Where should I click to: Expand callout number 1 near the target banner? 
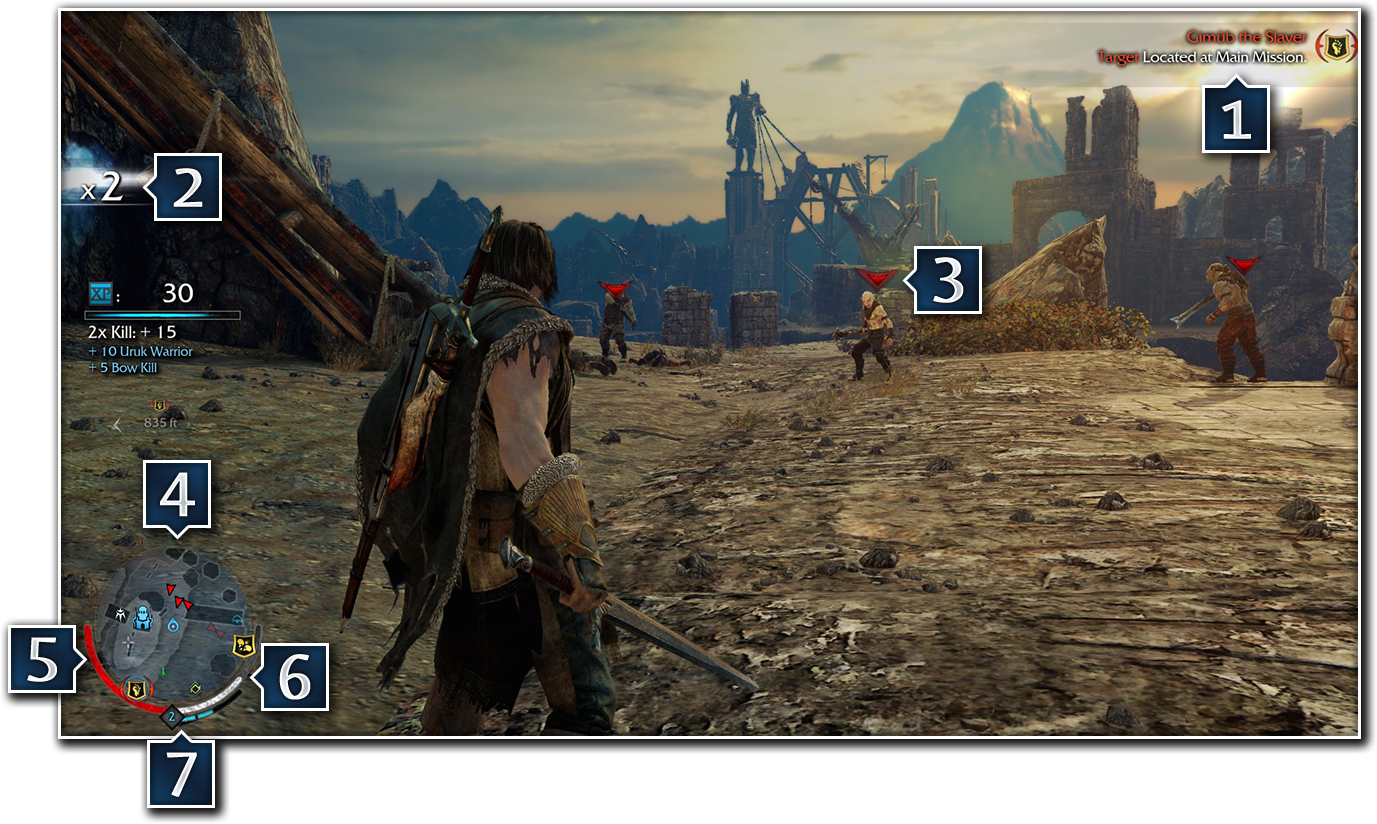[1235, 119]
